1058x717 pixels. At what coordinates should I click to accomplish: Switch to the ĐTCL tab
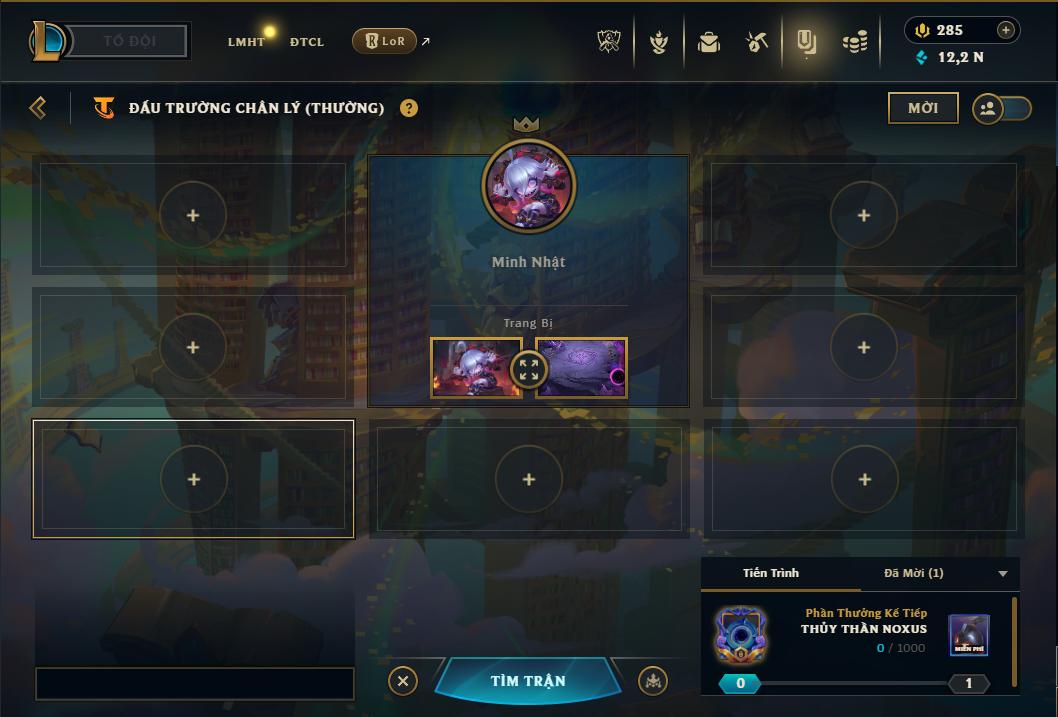pos(307,42)
